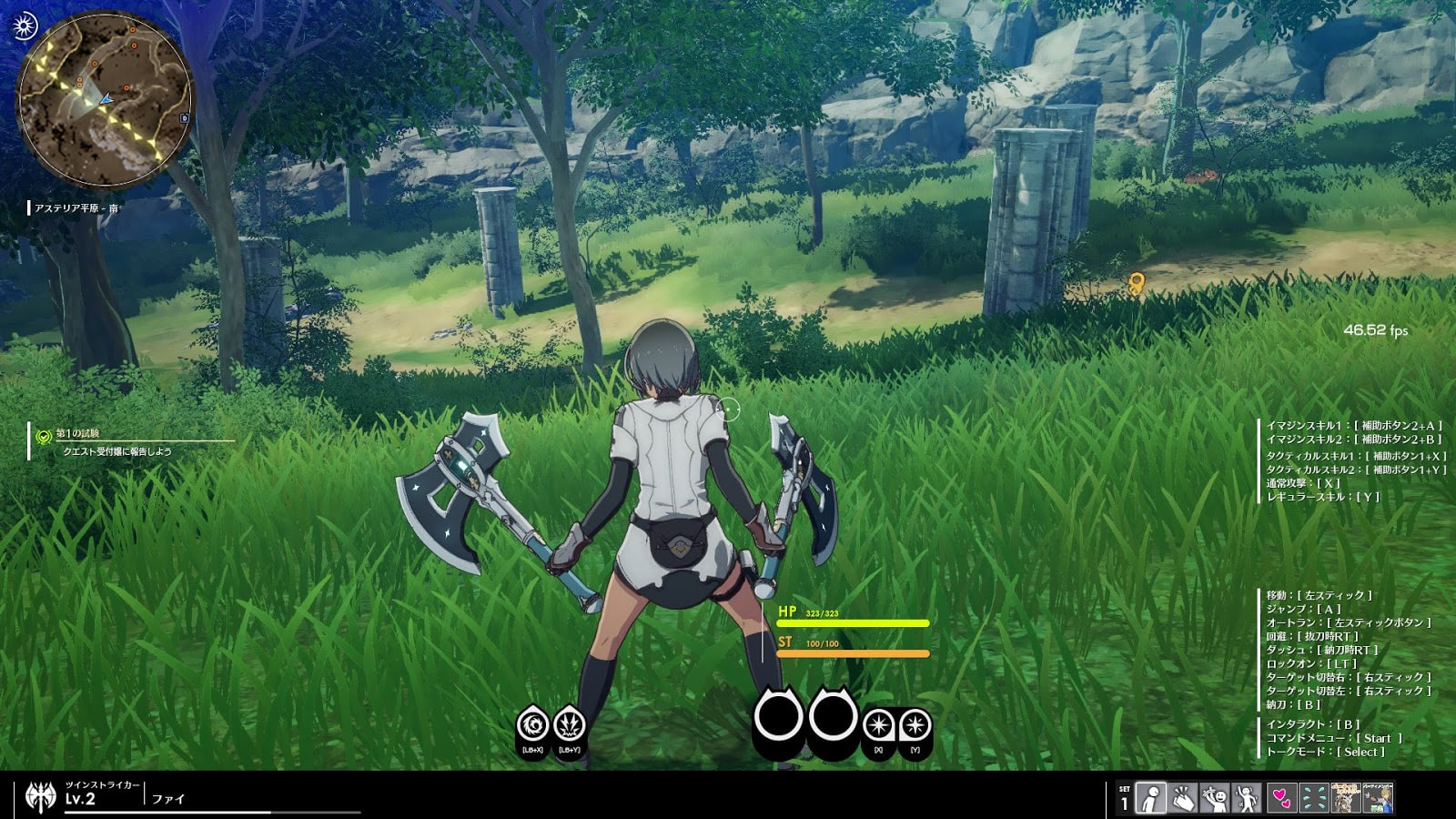
Task: Click the sun time-of-day icon
Action: click(25, 25)
